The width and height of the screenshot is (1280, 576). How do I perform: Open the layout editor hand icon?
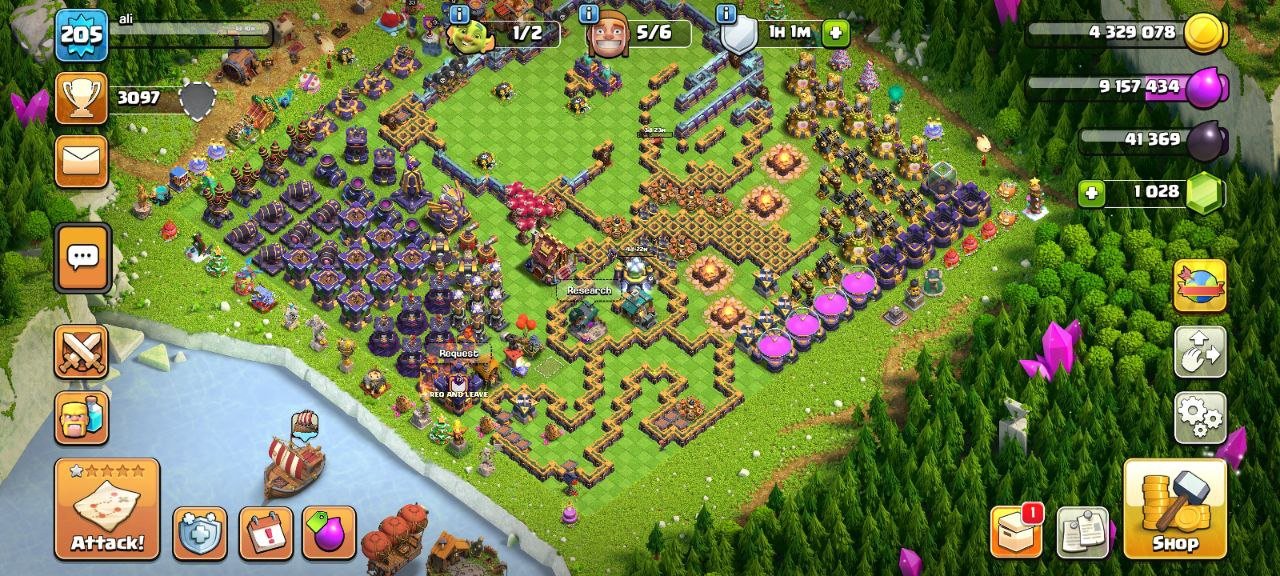[1200, 351]
